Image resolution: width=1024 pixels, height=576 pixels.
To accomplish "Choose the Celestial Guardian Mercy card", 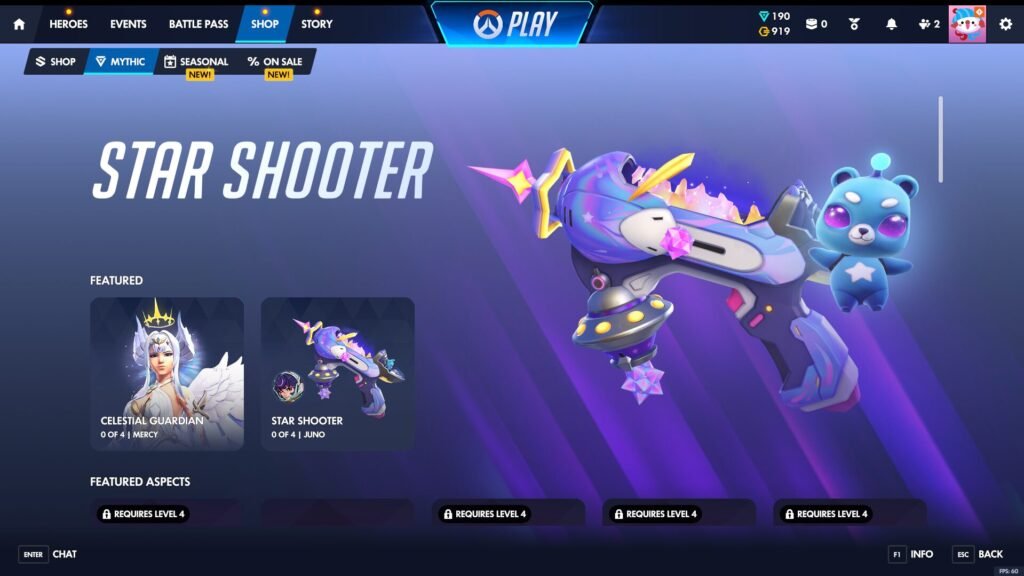I will (167, 373).
